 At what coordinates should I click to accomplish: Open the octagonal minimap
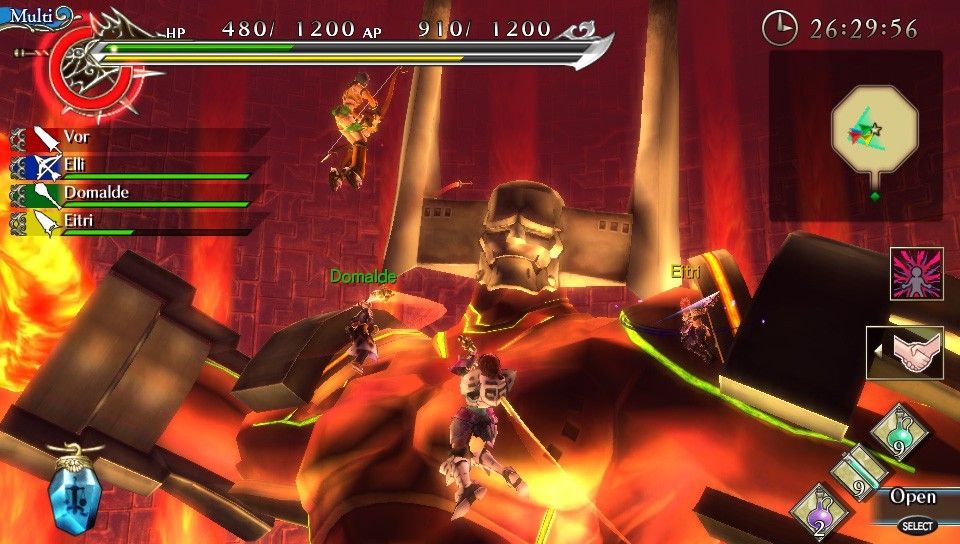[874, 127]
